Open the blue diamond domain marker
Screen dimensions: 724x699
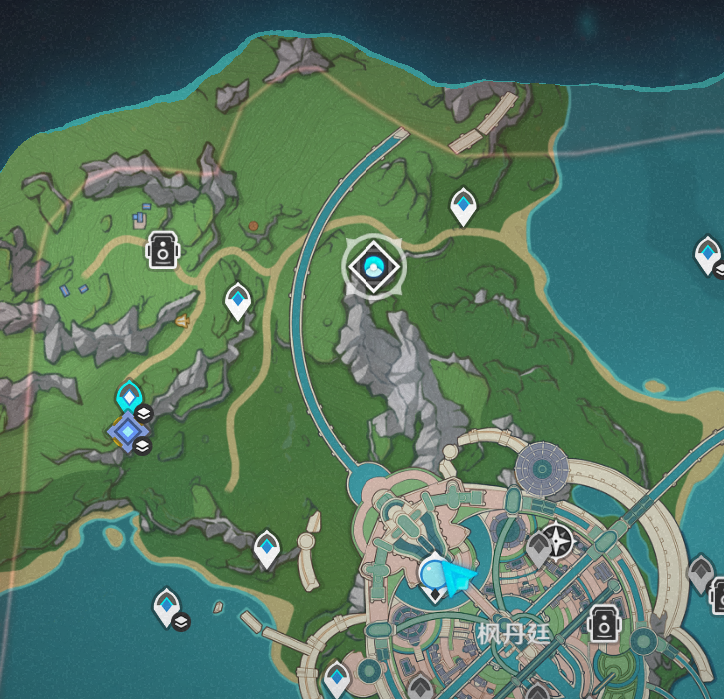click(127, 432)
